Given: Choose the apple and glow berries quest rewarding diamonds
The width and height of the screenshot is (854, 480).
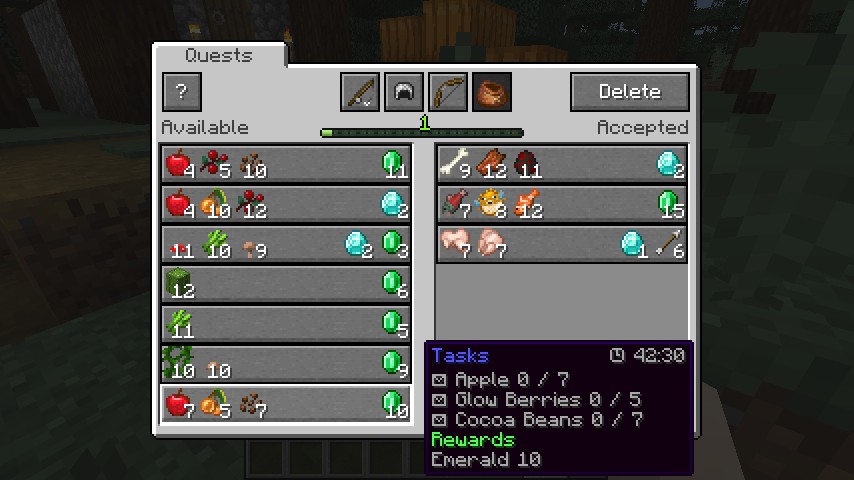Looking at the screenshot, I should coord(285,204).
